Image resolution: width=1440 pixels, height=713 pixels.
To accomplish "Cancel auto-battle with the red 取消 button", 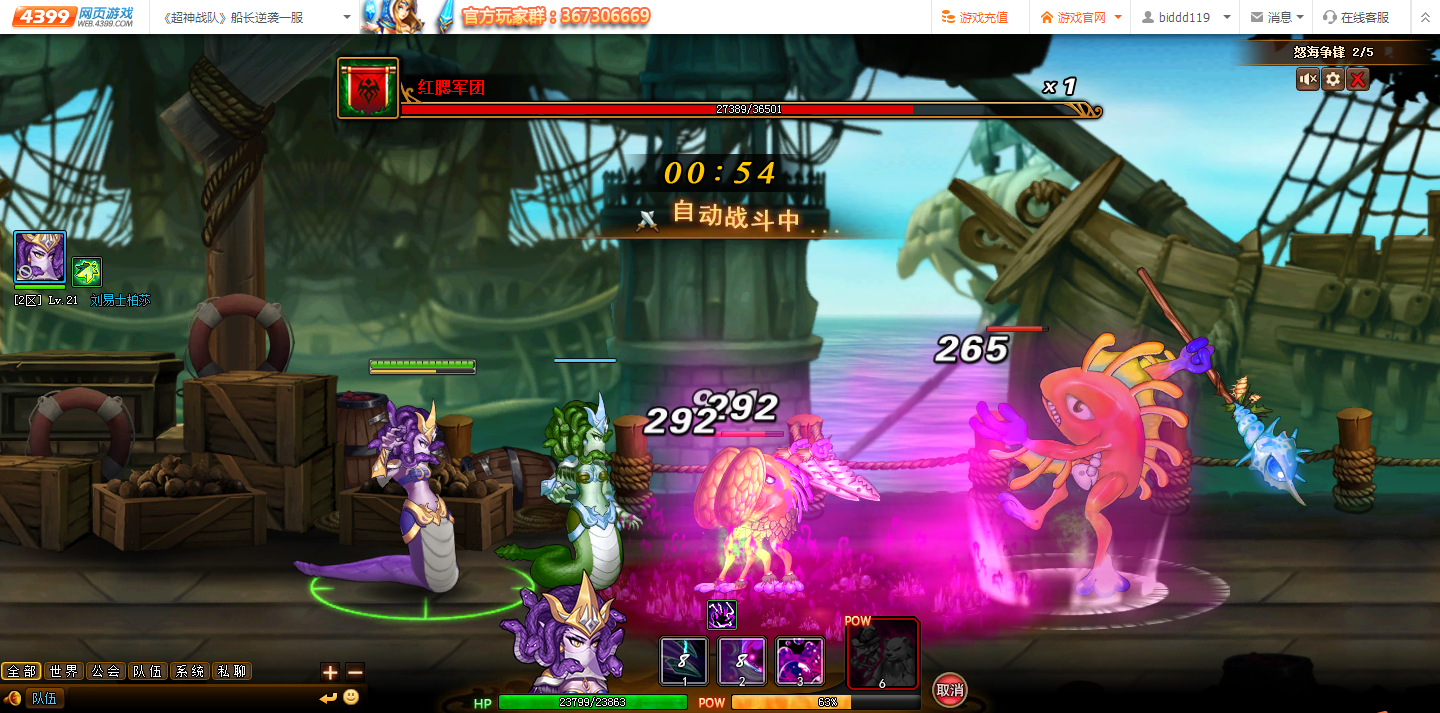I will click(949, 689).
